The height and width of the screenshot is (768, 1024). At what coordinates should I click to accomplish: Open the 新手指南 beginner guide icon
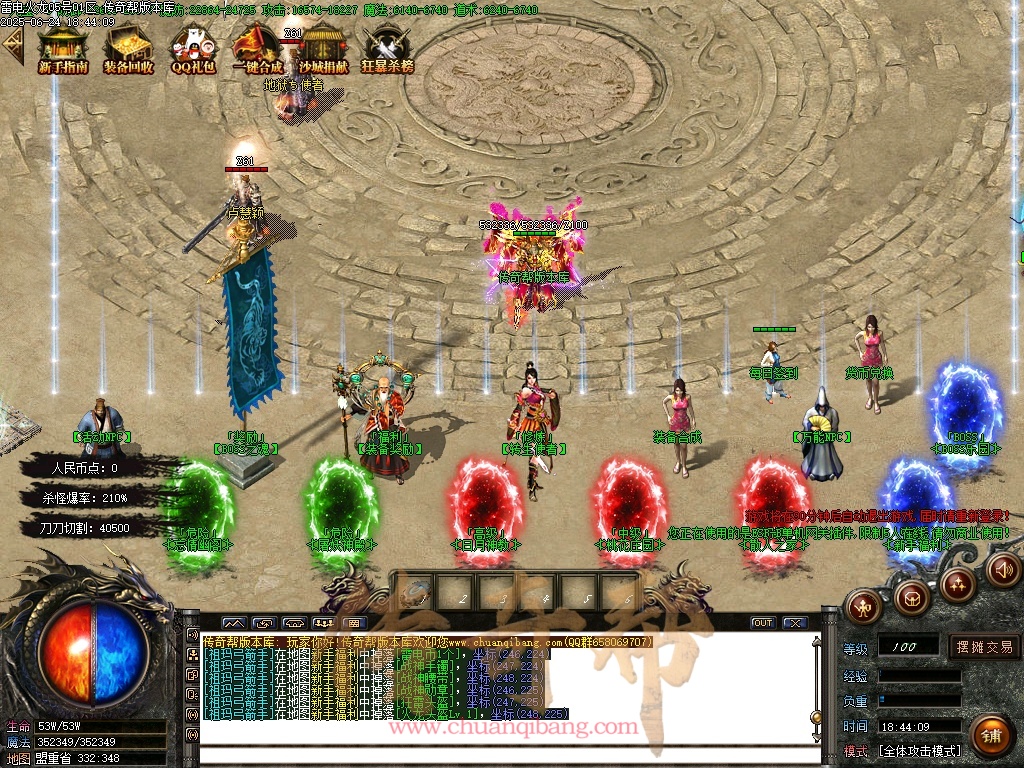click(x=63, y=49)
